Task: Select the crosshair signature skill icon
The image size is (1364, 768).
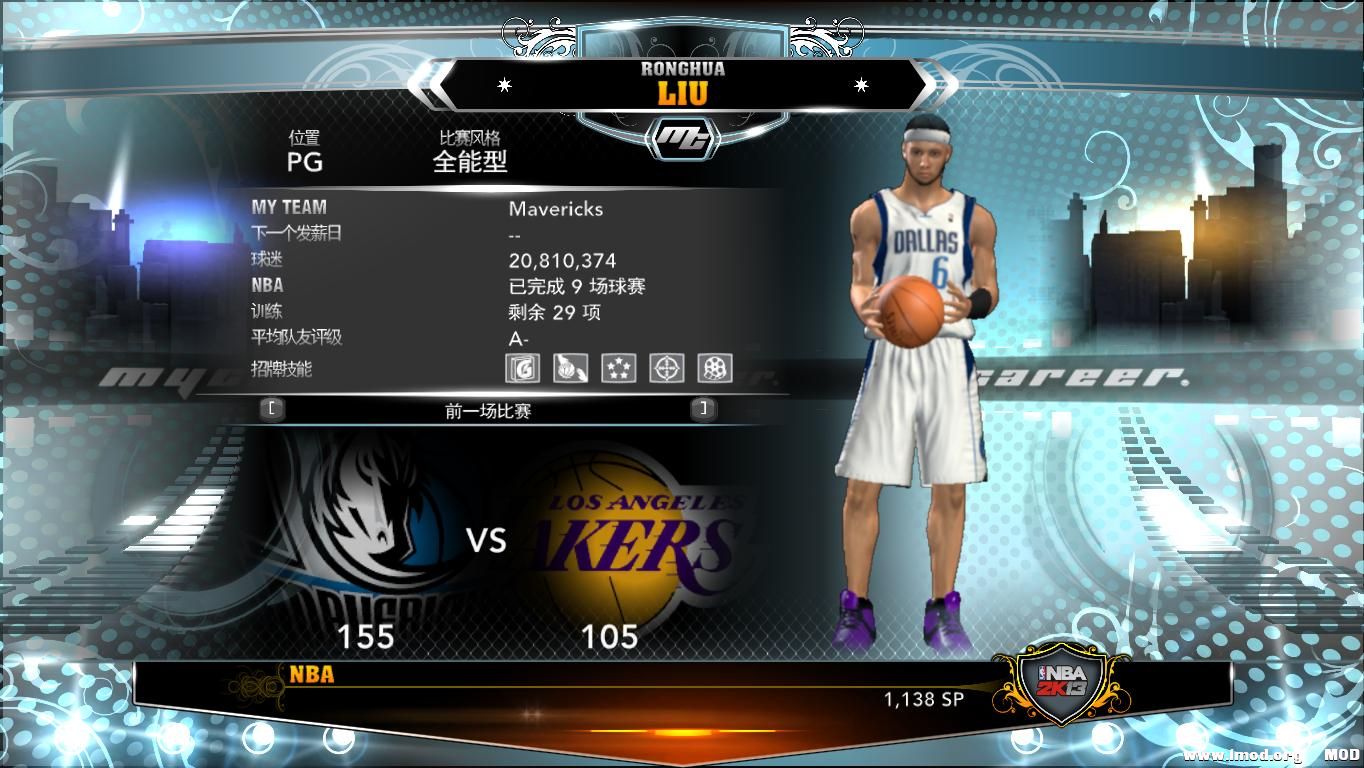Action: click(x=668, y=369)
